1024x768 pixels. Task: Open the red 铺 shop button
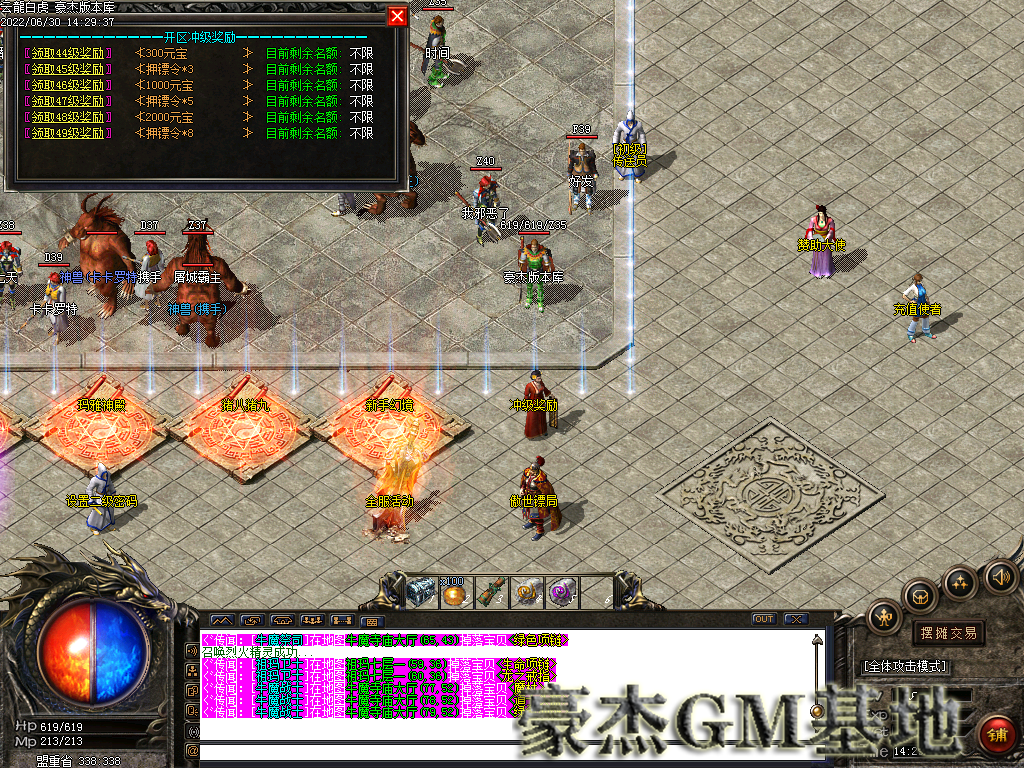pyautogui.click(x=996, y=735)
